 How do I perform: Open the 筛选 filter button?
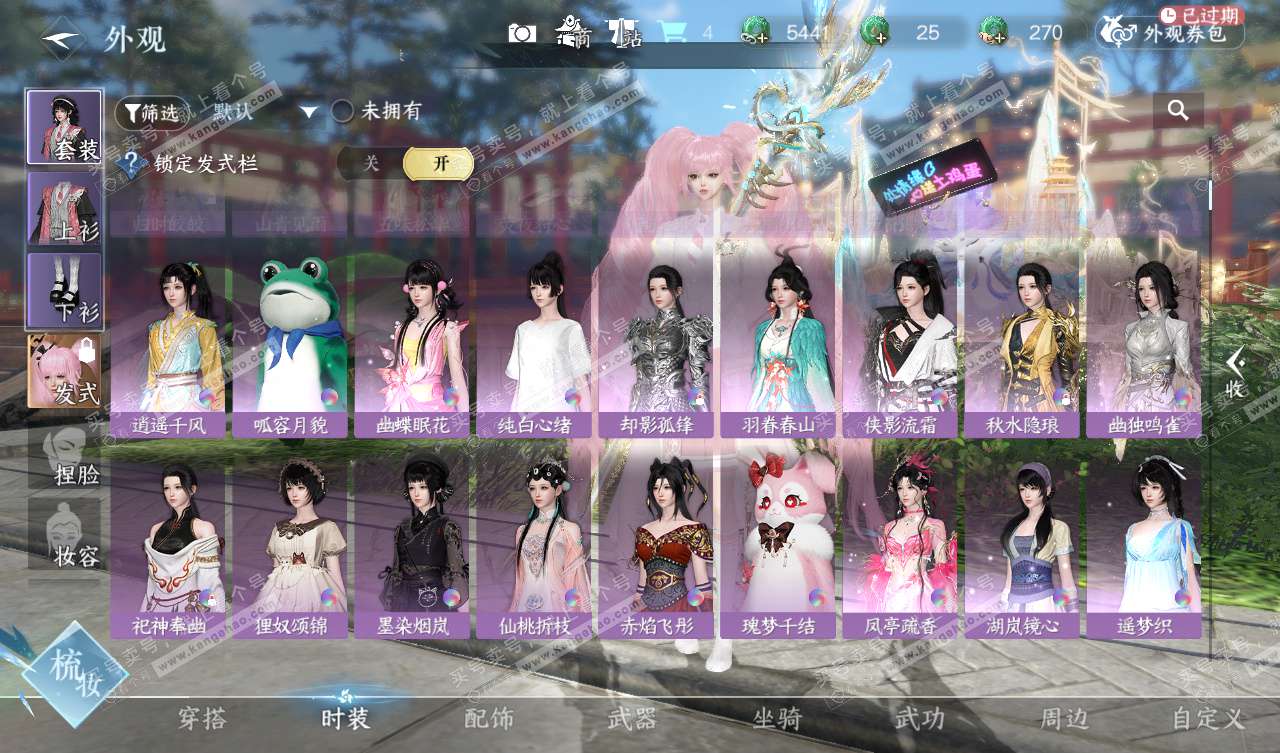(151, 113)
